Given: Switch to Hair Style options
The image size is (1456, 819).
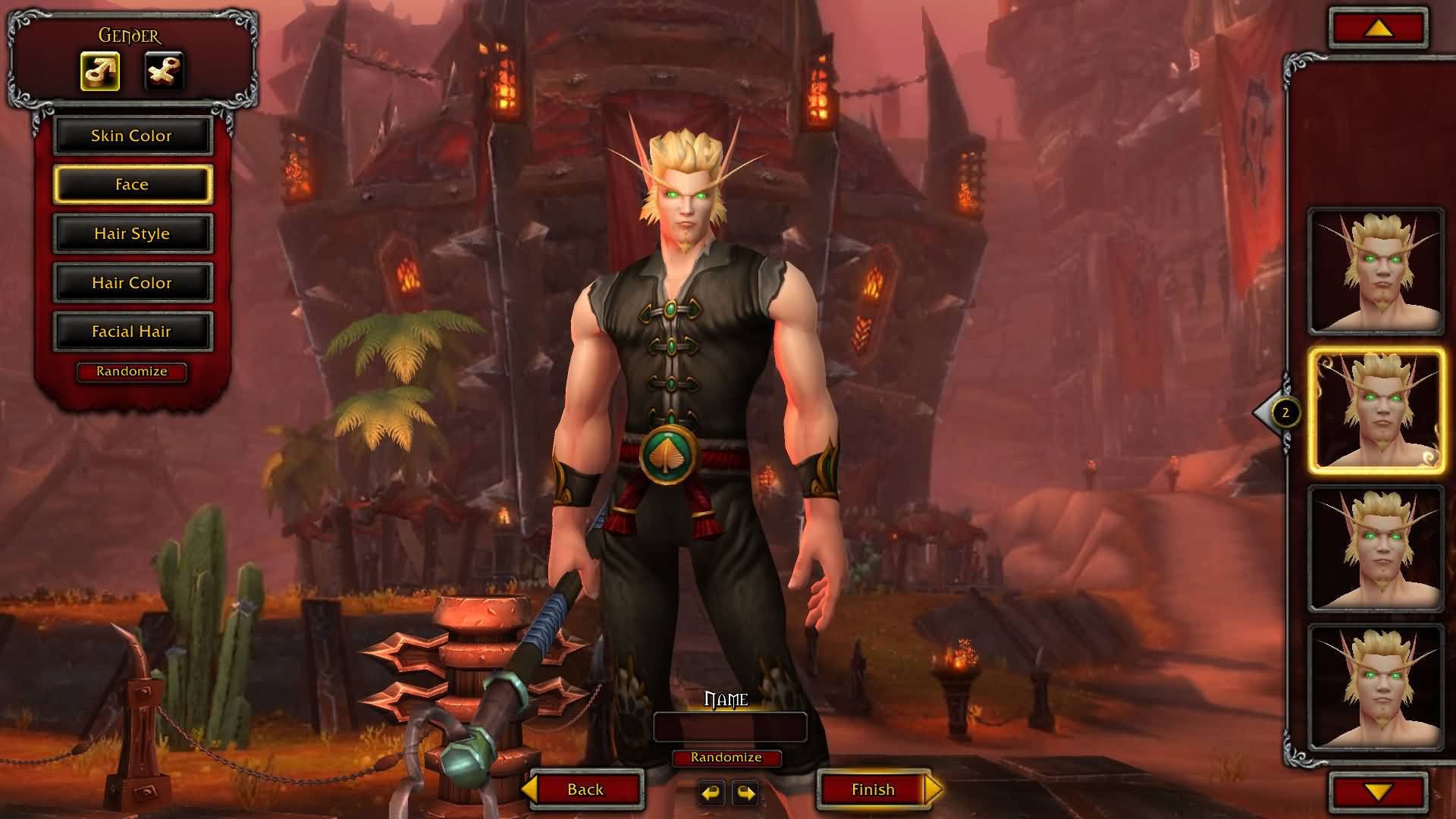Looking at the screenshot, I should point(132,234).
